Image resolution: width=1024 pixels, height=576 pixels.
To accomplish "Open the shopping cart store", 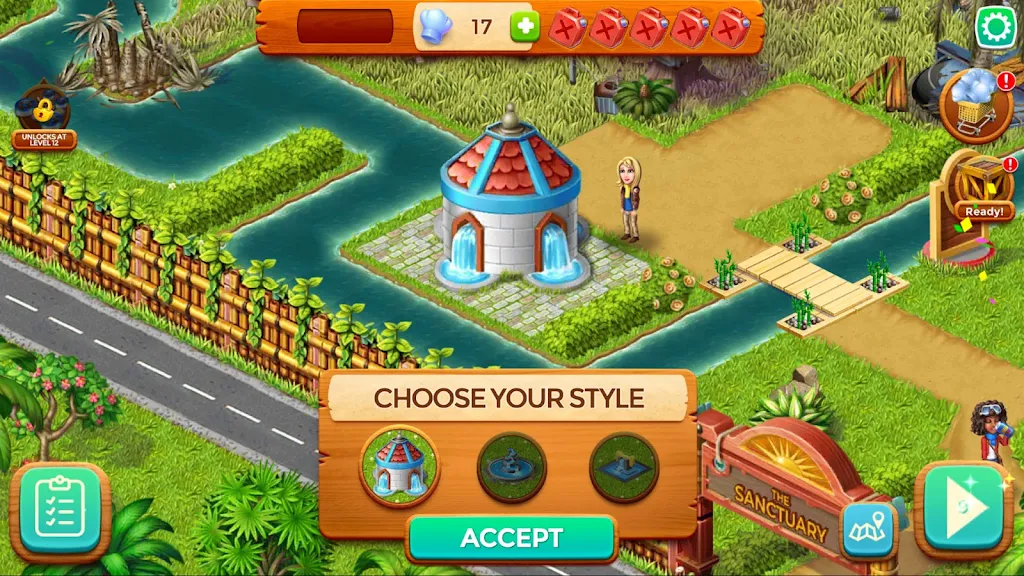I will 976,105.
